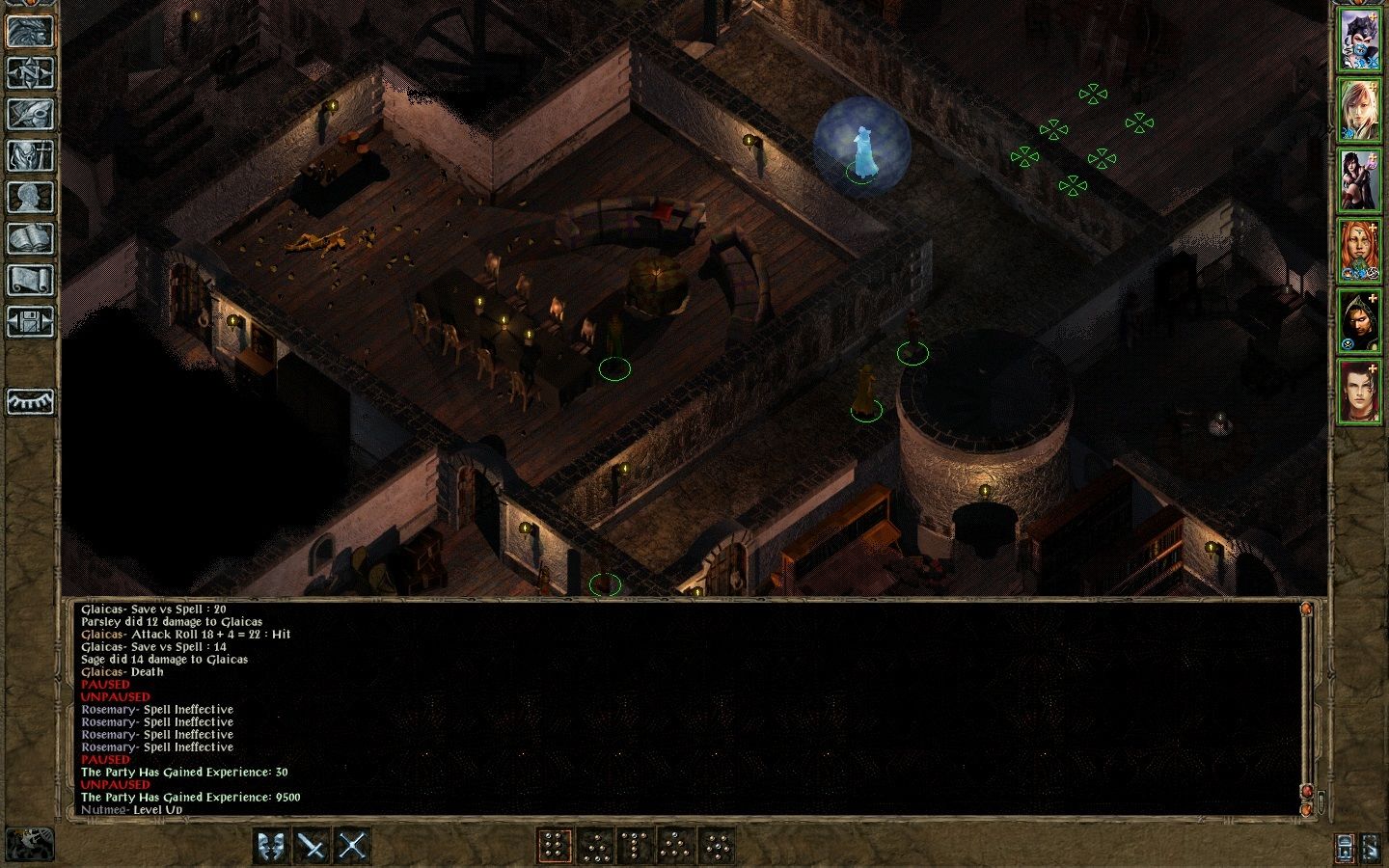
Task: Select the hooded character portrait
Action: [x=1358, y=322]
